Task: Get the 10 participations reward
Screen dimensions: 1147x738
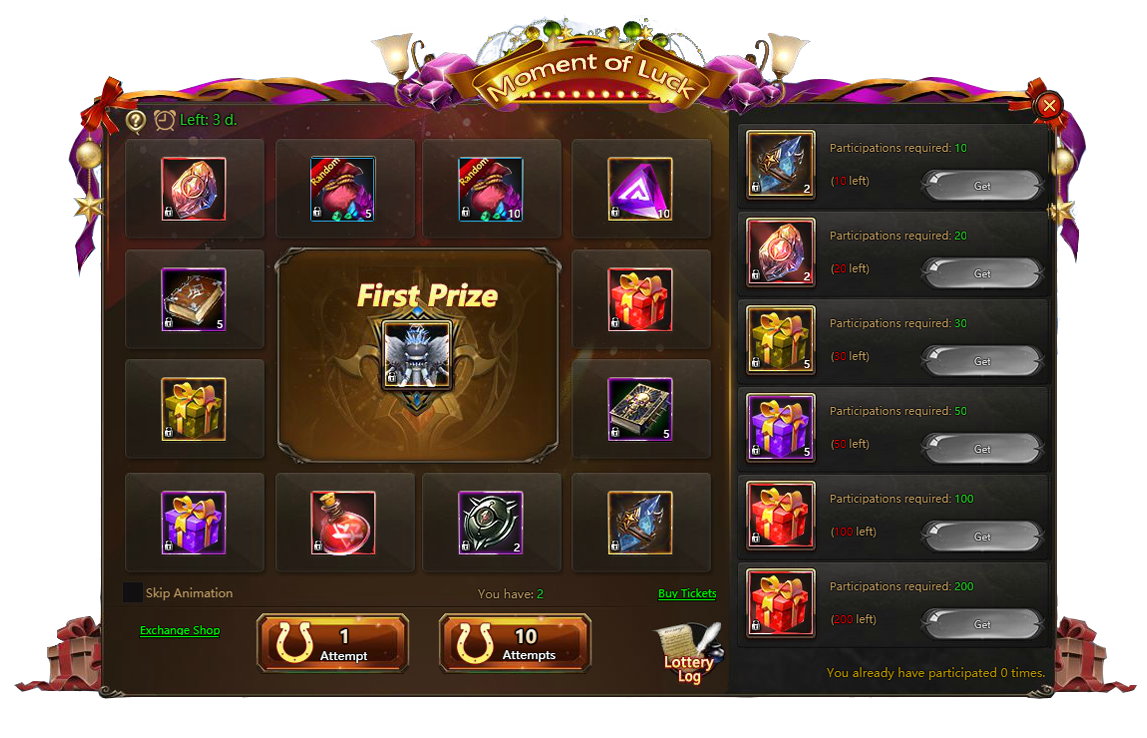Action: [982, 186]
